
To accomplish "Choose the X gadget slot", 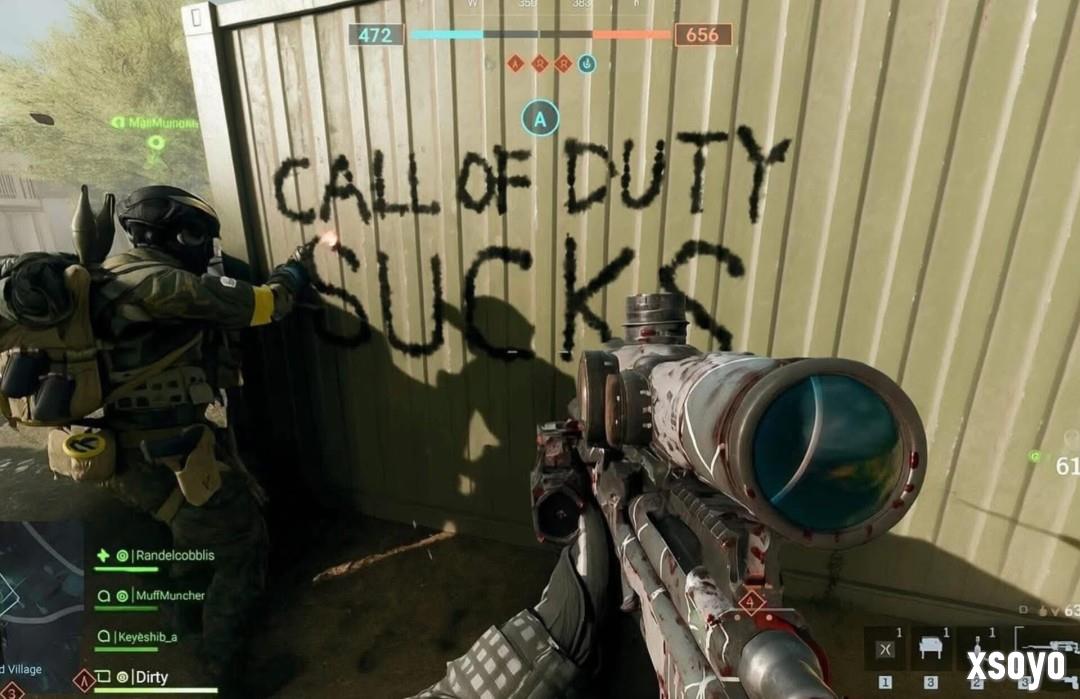I will point(884,649).
